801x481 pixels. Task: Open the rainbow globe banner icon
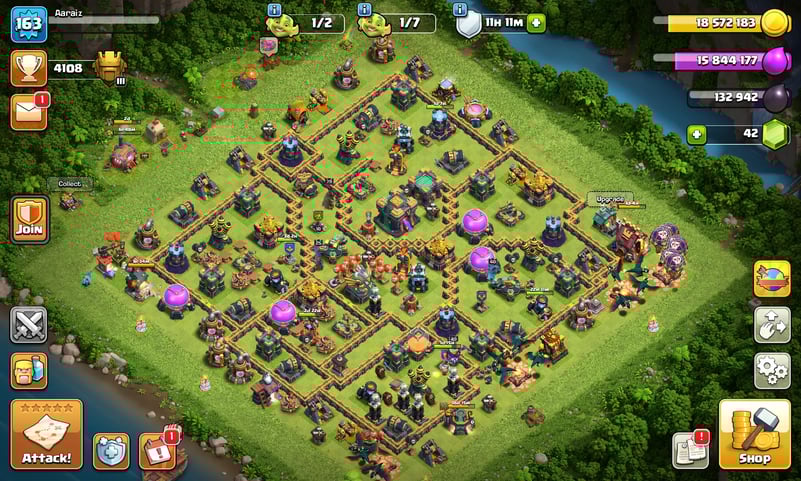click(772, 279)
